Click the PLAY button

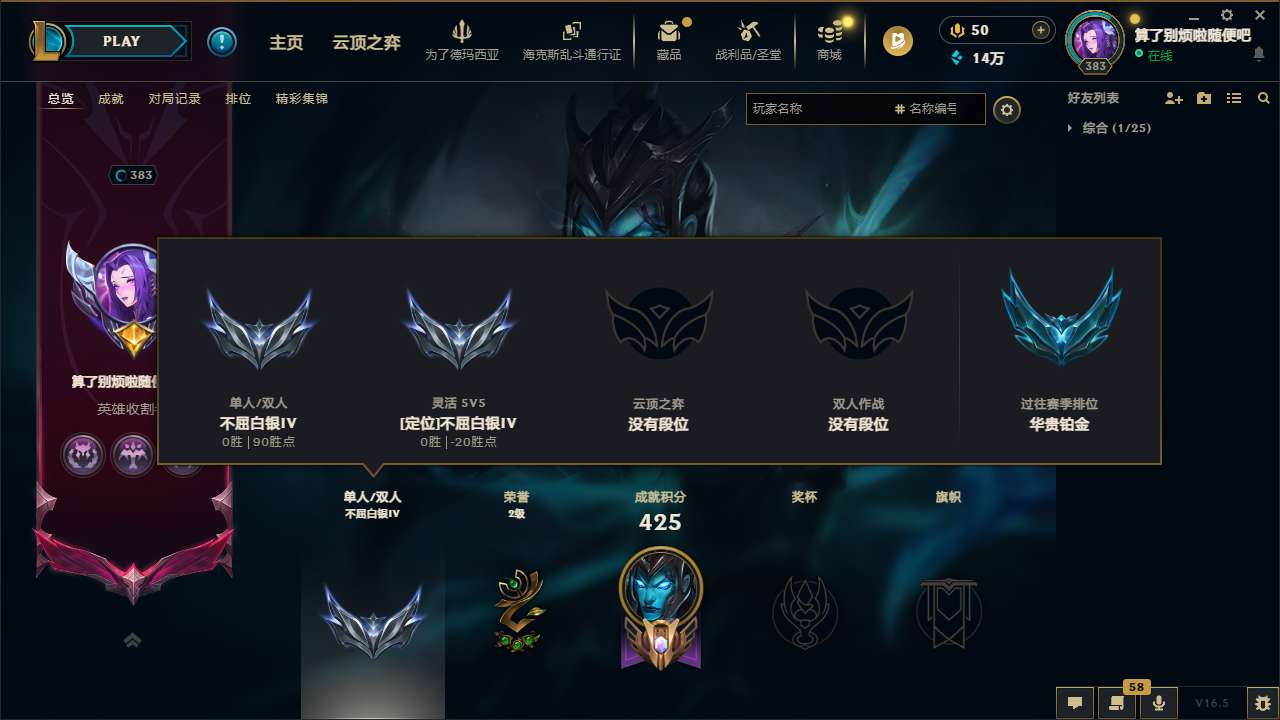click(121, 41)
